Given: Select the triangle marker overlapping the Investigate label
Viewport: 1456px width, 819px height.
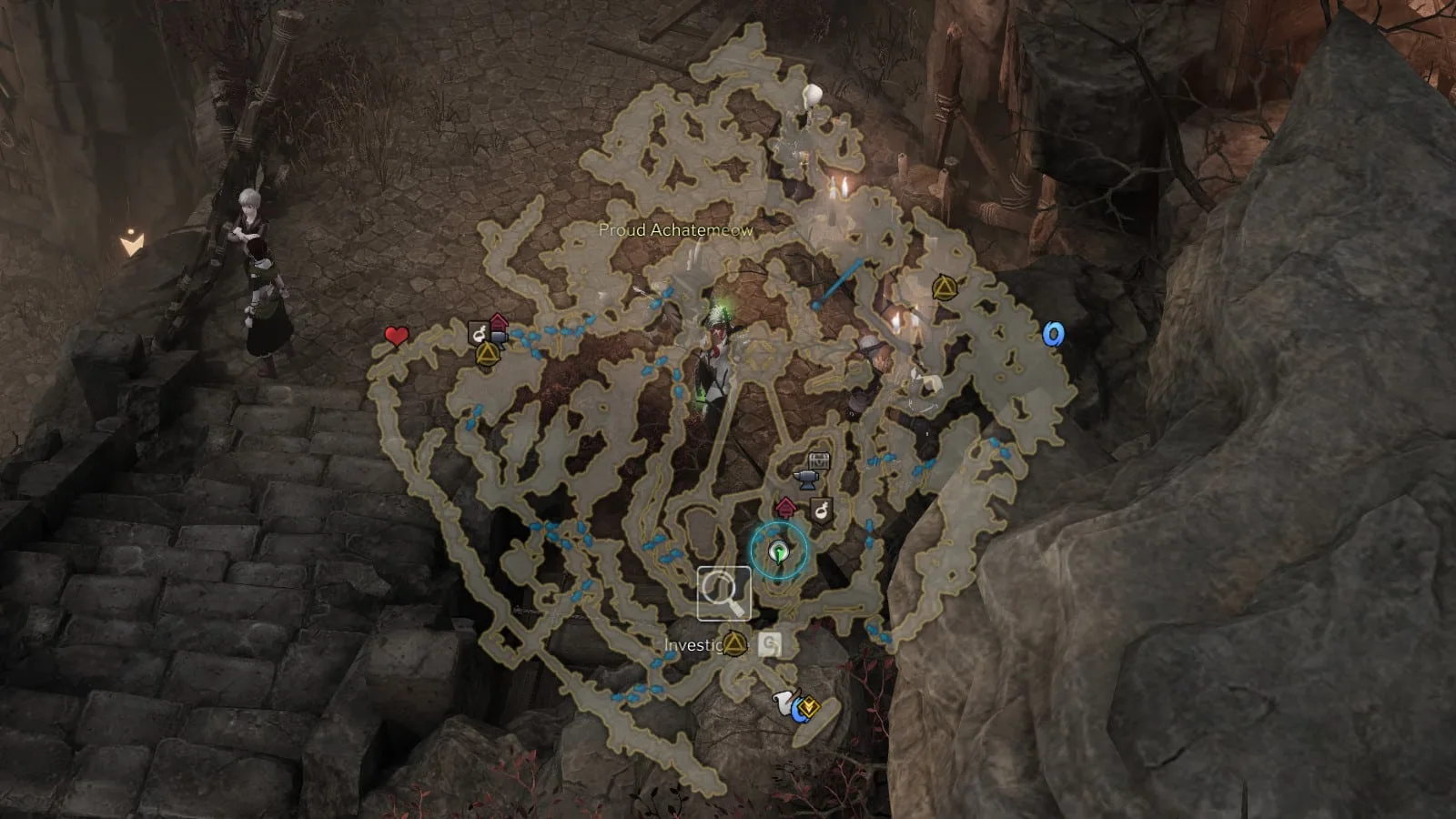Looking at the screenshot, I should click(734, 644).
